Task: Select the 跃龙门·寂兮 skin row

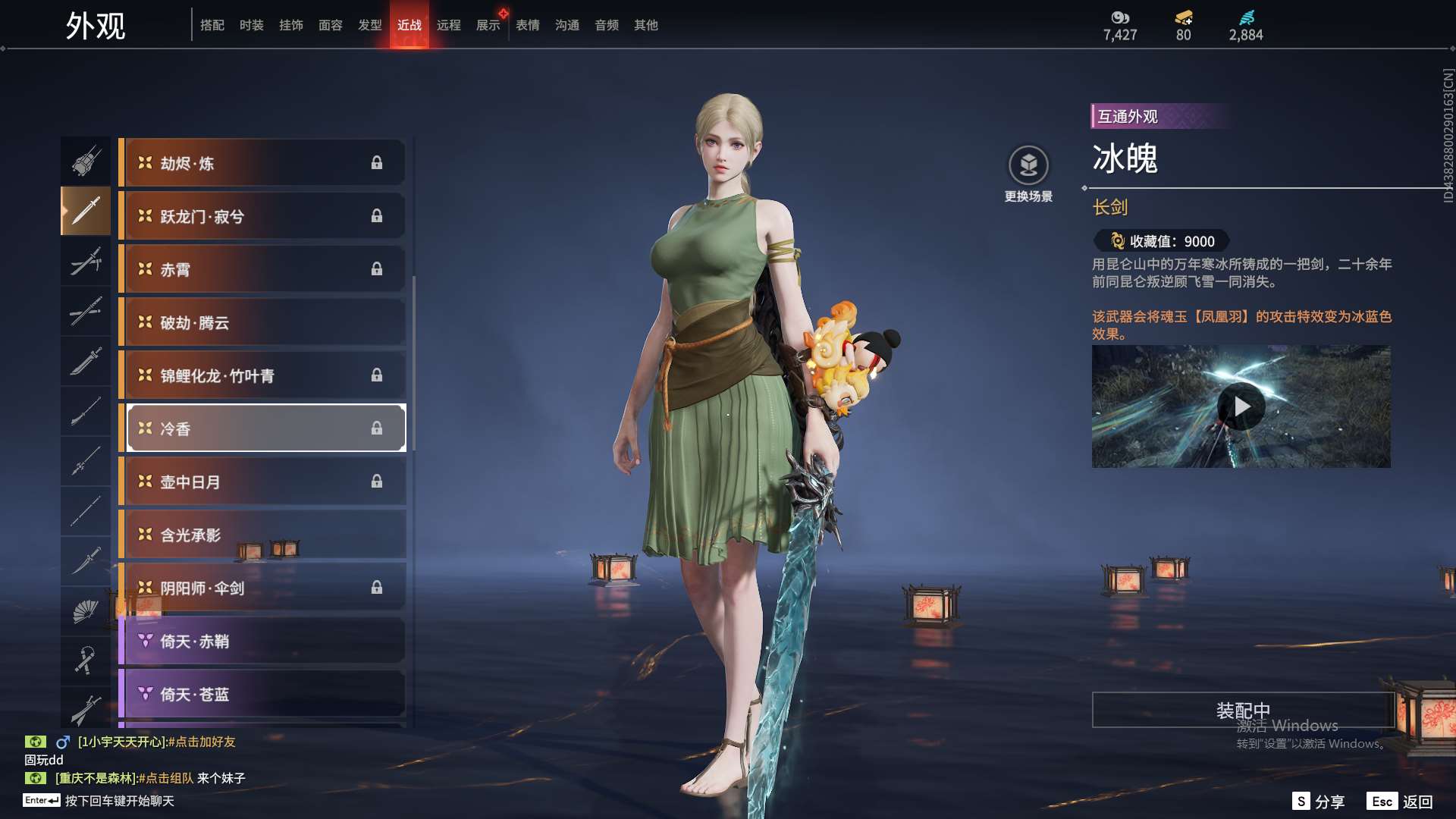Action: pos(262,216)
